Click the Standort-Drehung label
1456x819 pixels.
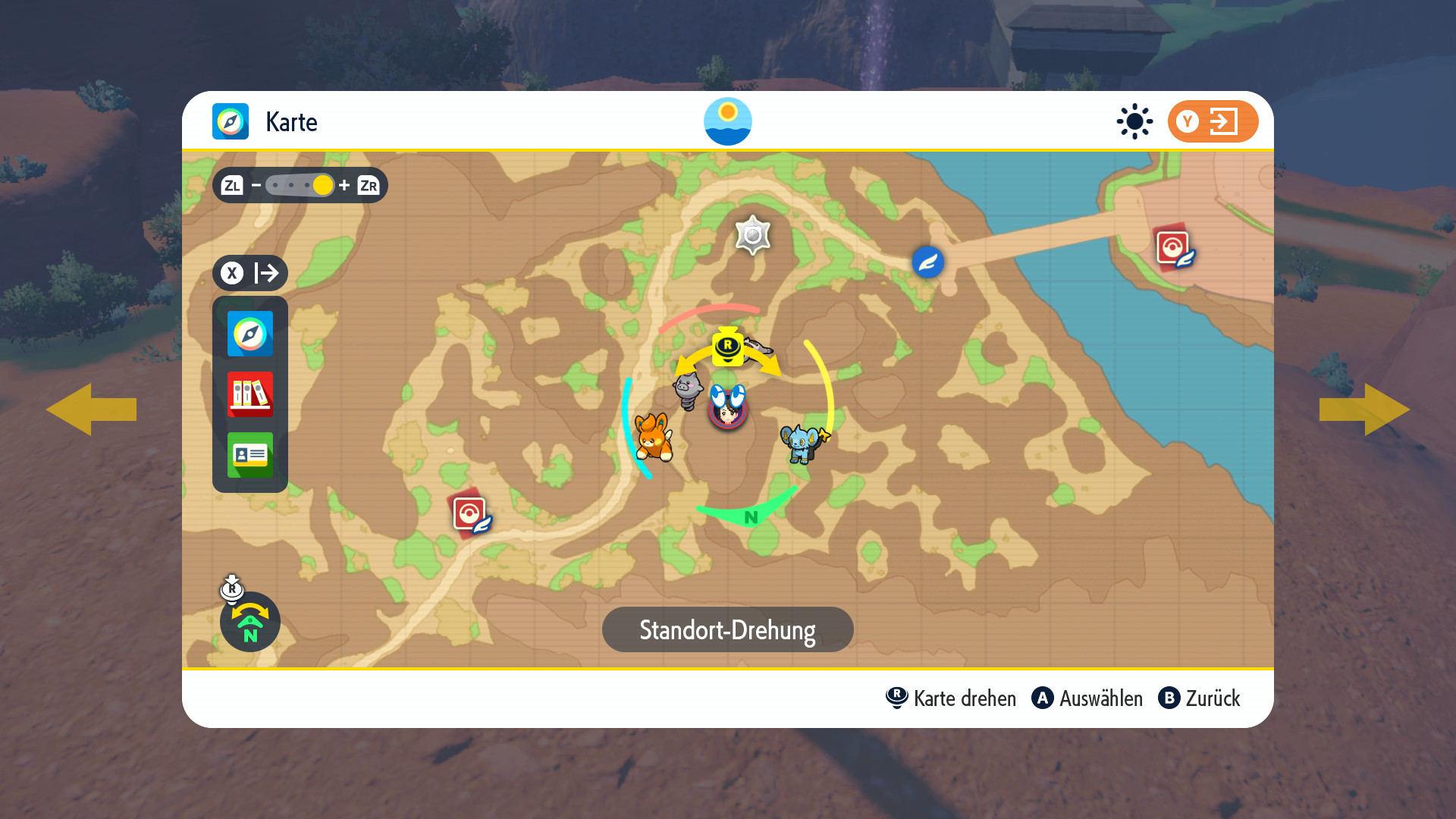[727, 629]
